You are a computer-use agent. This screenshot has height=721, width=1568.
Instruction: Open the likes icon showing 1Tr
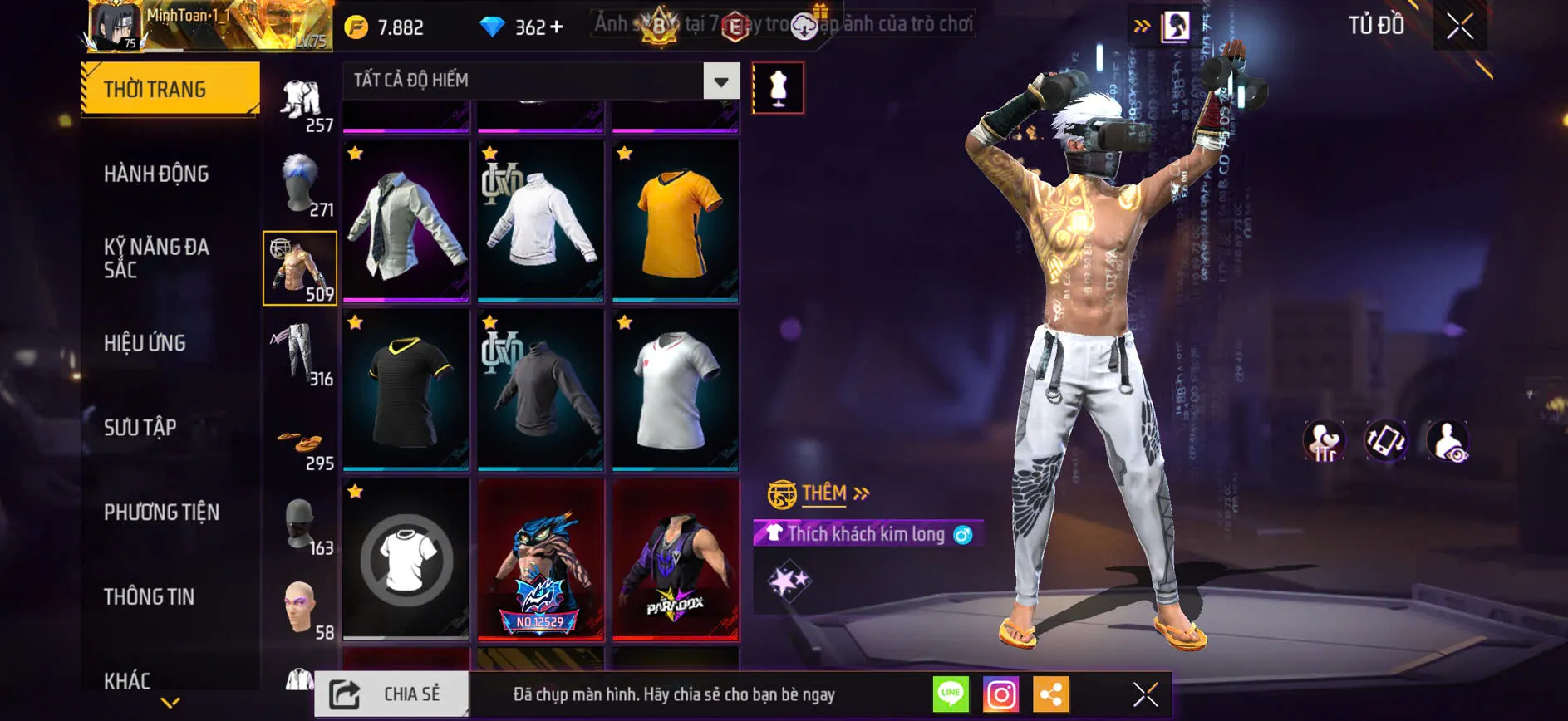1323,441
